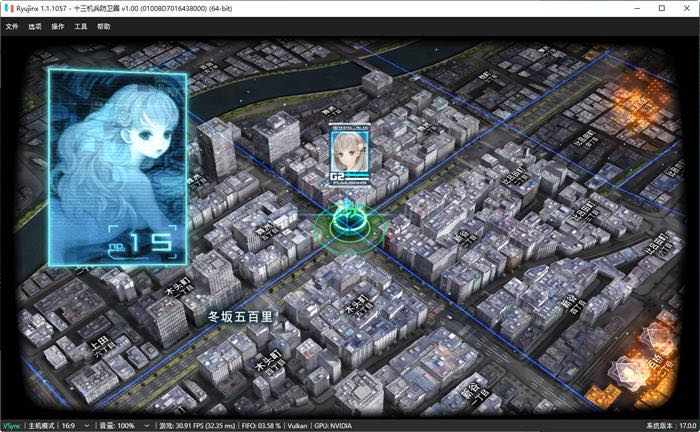This screenshot has height=432, width=700.
Task: Select the G2 pilot card above the unit
Action: [350, 154]
